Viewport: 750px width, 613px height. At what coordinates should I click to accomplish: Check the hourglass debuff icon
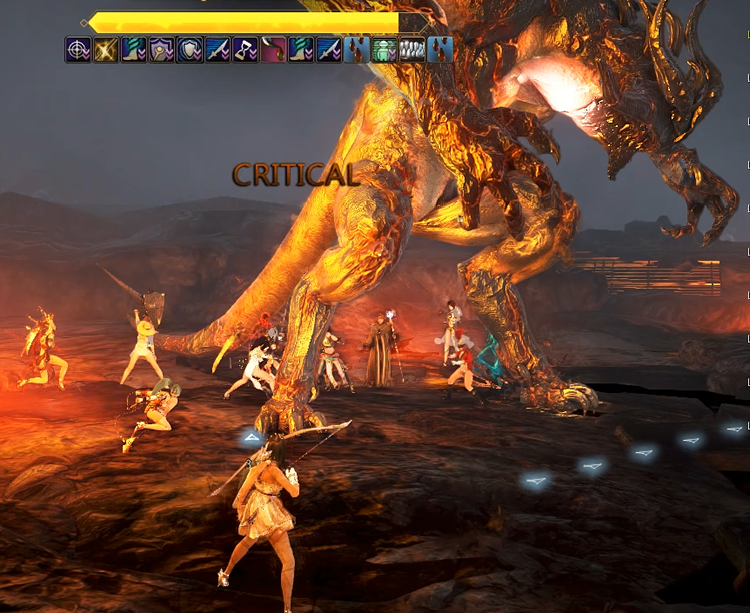pyautogui.click(x=246, y=50)
